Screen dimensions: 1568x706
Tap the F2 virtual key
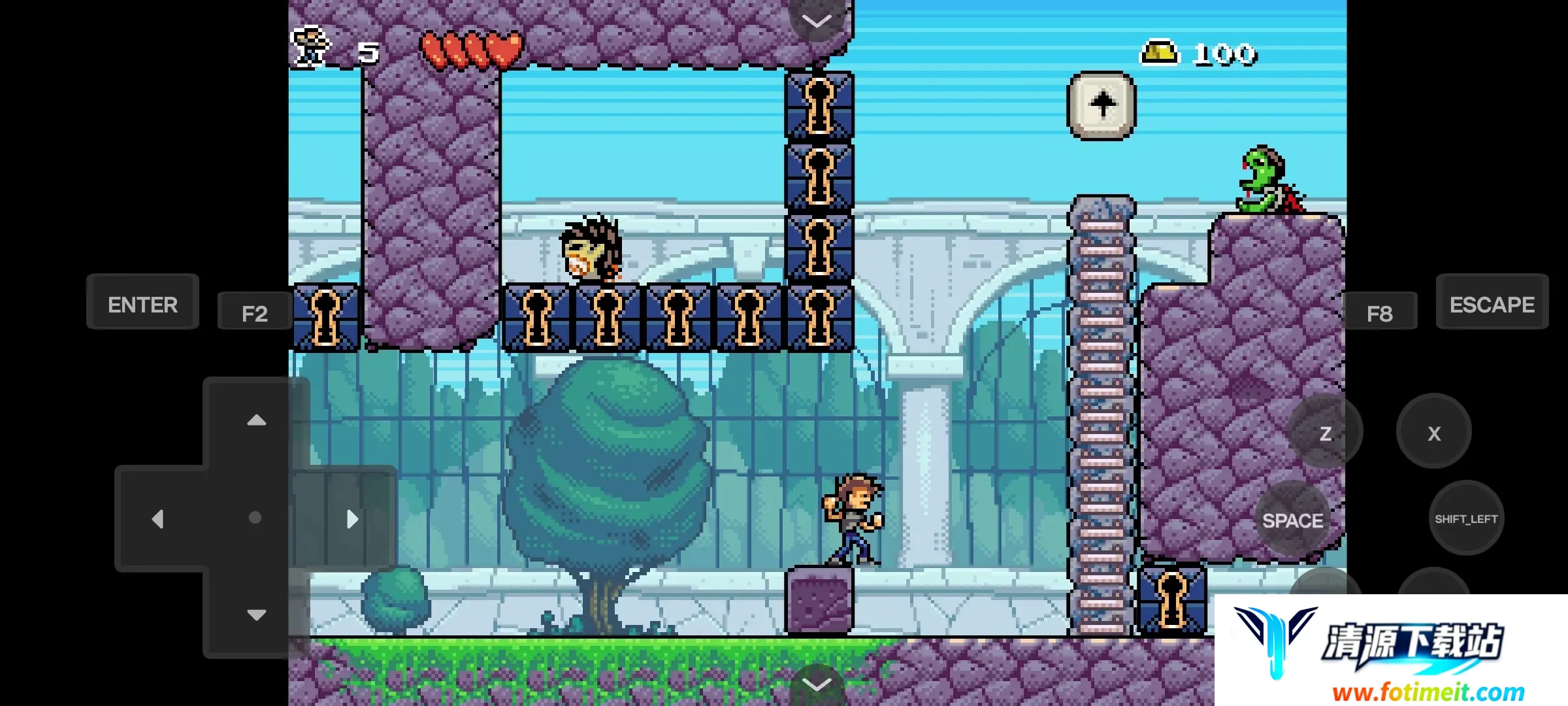(x=255, y=313)
